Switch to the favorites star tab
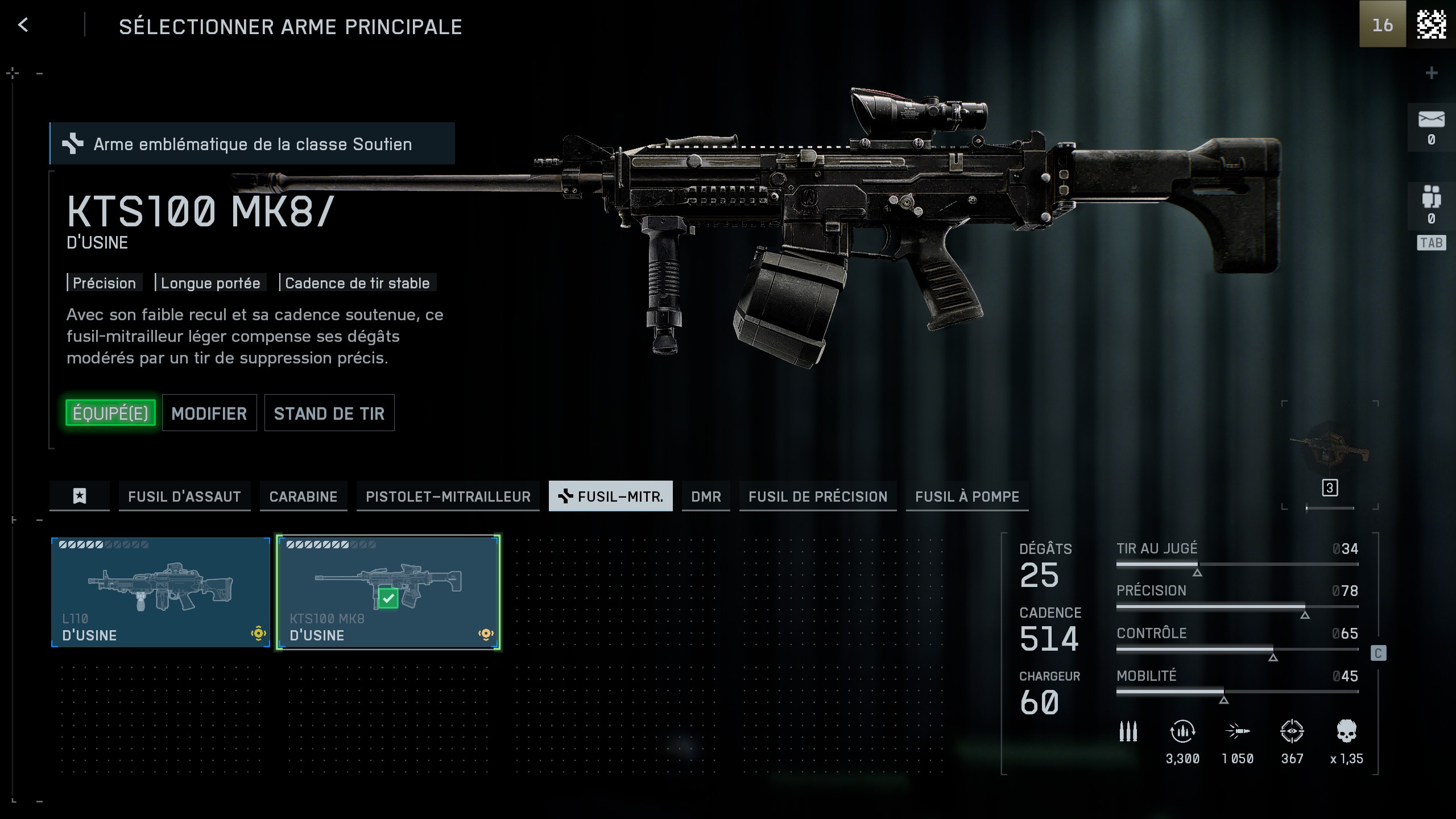Viewport: 1456px width, 819px height. pyautogui.click(x=80, y=496)
